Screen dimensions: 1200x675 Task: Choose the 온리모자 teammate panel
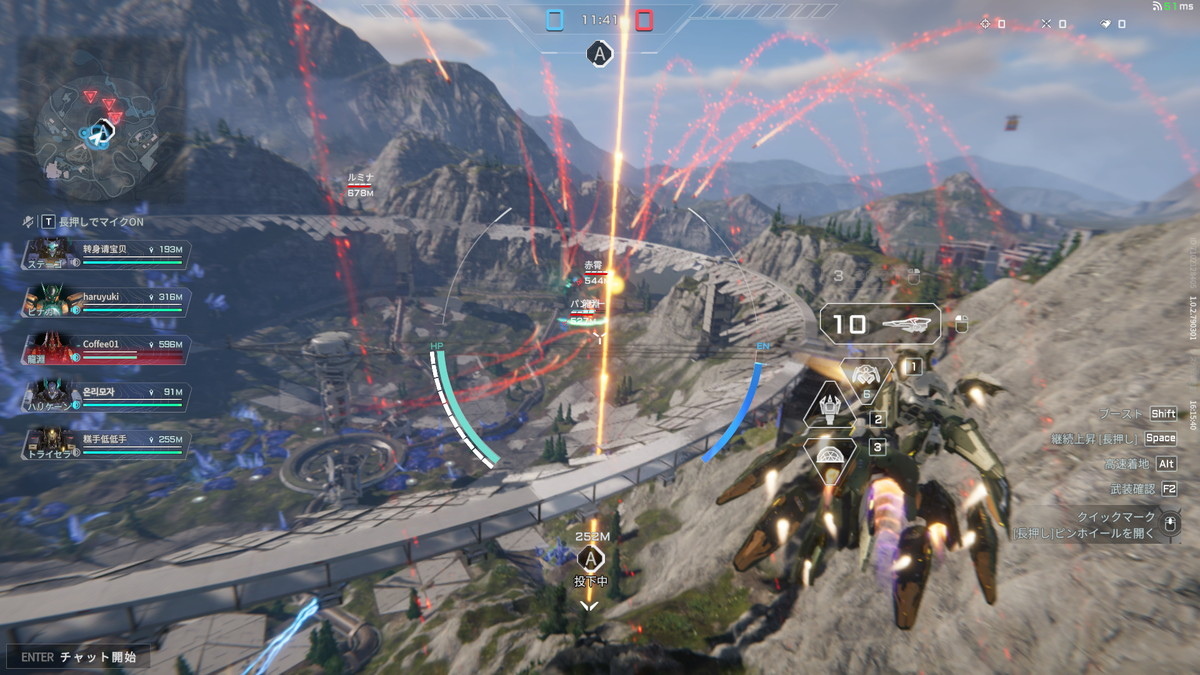click(105, 396)
